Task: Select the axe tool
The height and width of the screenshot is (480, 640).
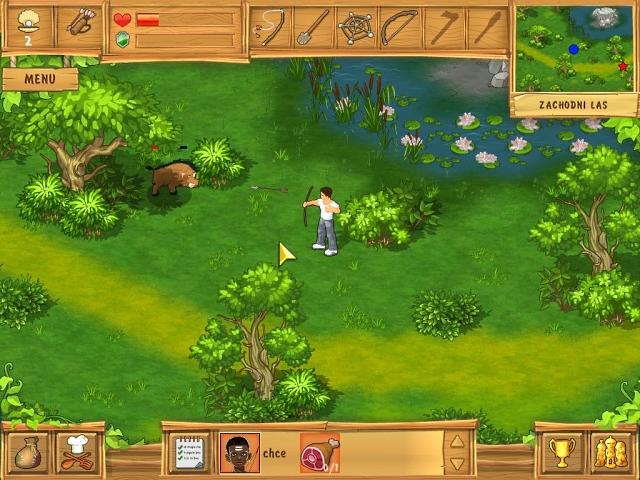Action: [442, 28]
